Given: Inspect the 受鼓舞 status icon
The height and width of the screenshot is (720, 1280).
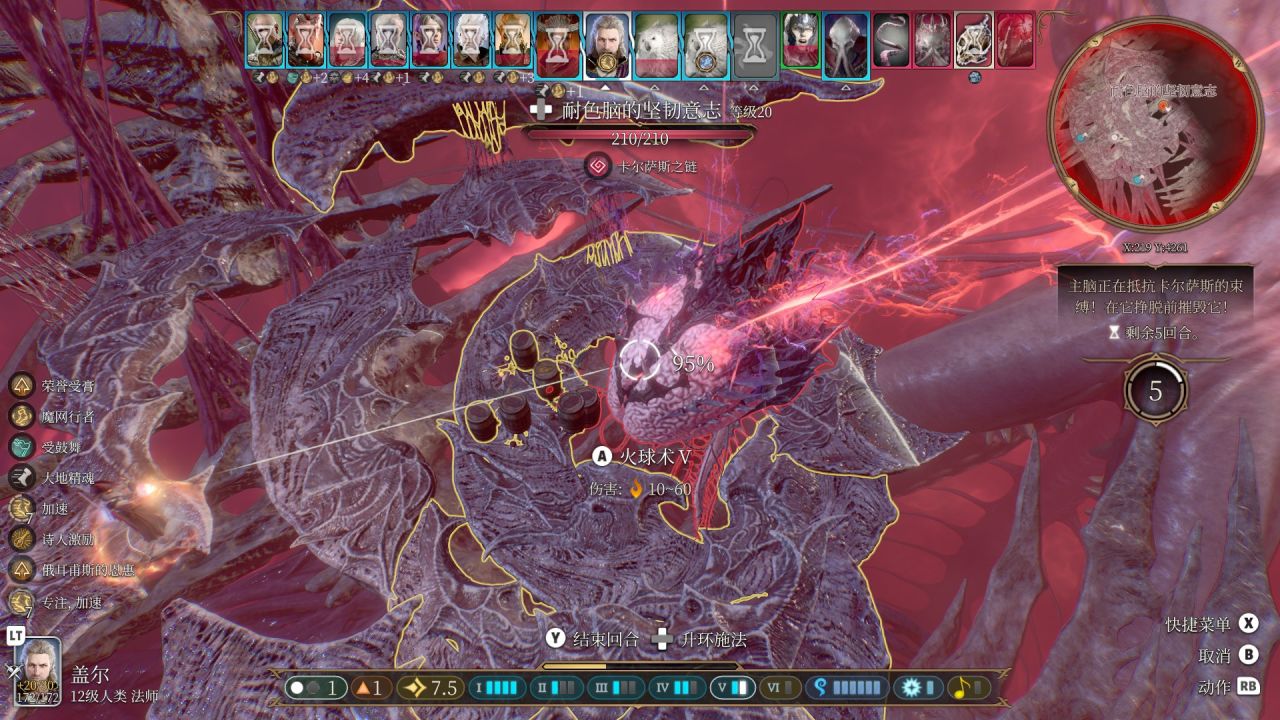Looking at the screenshot, I should 22,447.
